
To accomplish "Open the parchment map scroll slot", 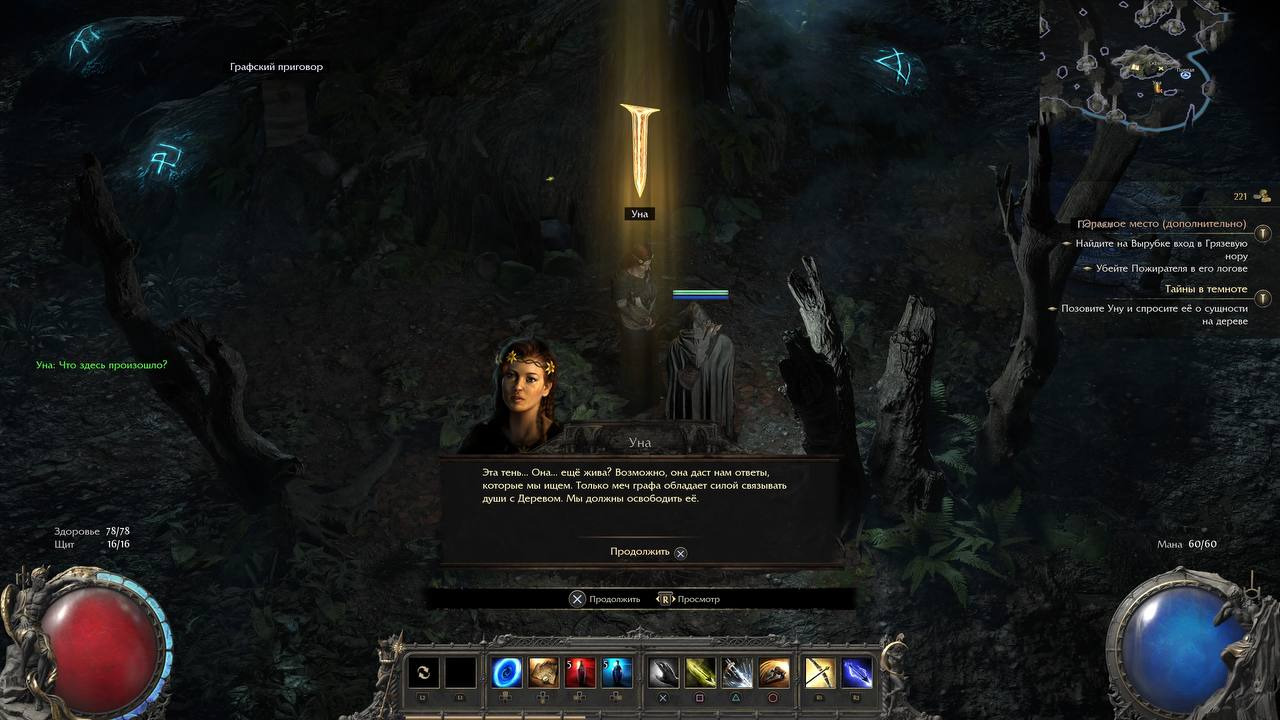I will (543, 673).
